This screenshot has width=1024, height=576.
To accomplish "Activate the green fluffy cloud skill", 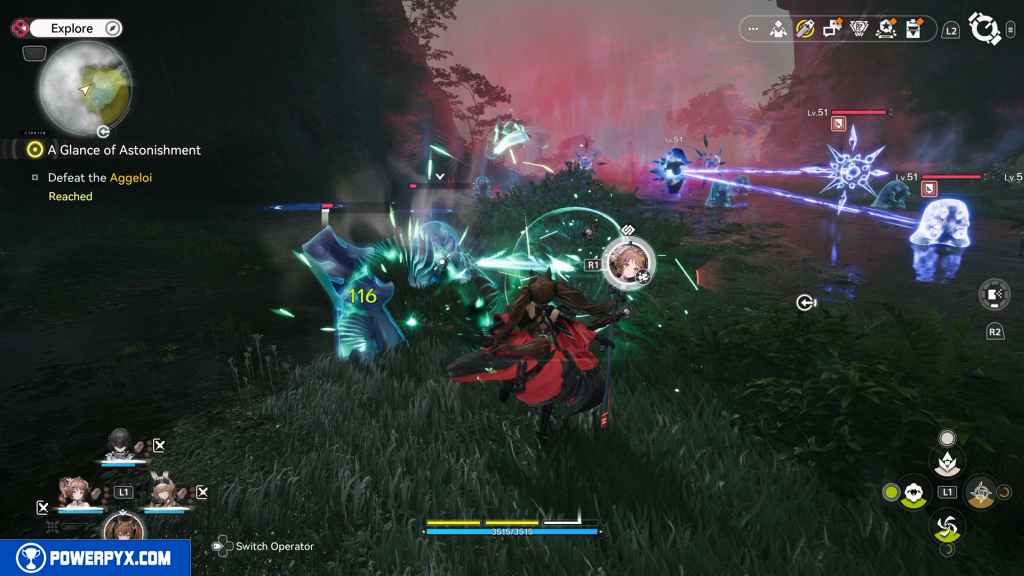I will click(913, 492).
